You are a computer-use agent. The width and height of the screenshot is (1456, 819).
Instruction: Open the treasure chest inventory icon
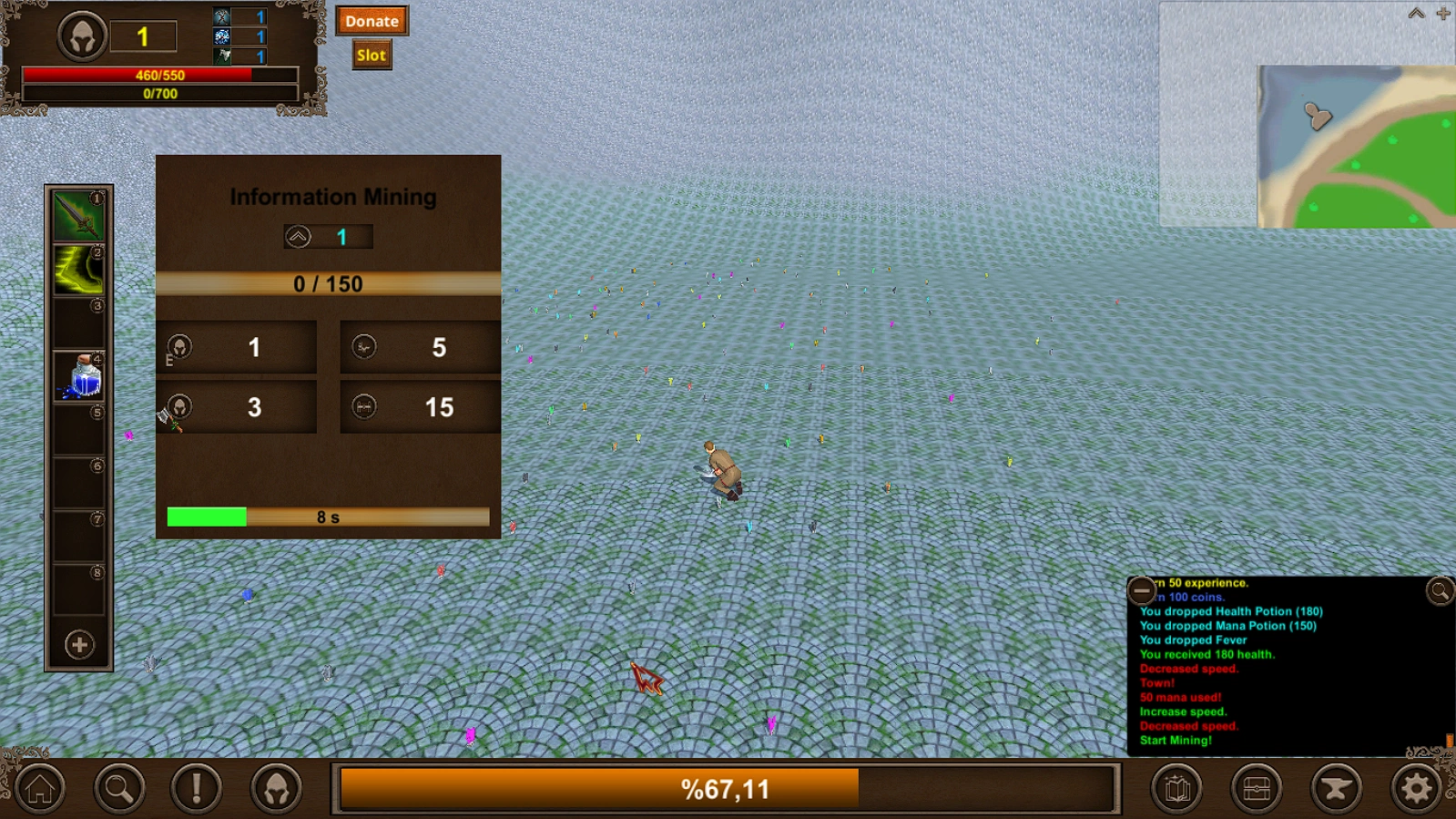click(1254, 787)
